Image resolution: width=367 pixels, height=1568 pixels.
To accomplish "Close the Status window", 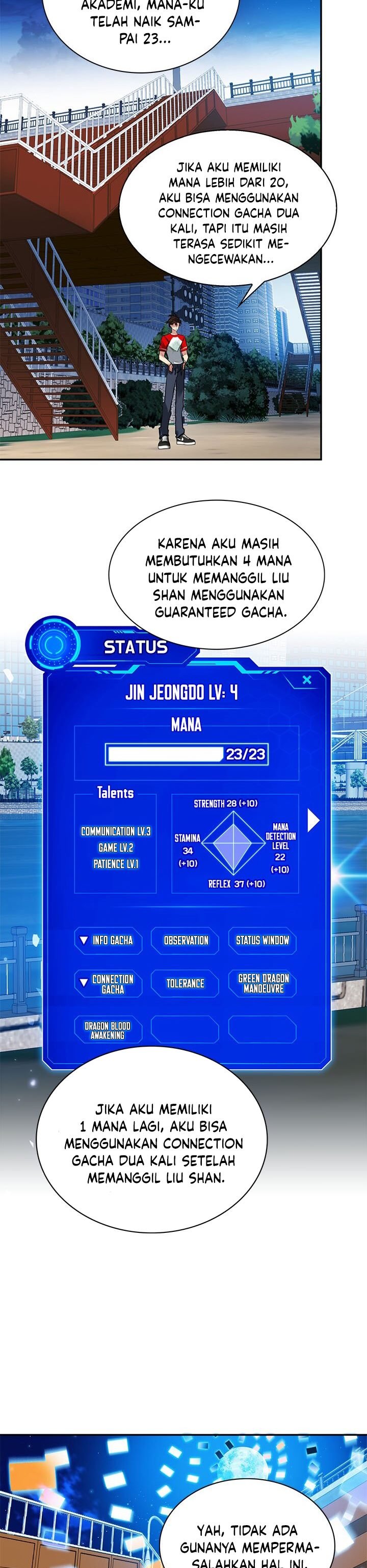I will [x=307, y=680].
